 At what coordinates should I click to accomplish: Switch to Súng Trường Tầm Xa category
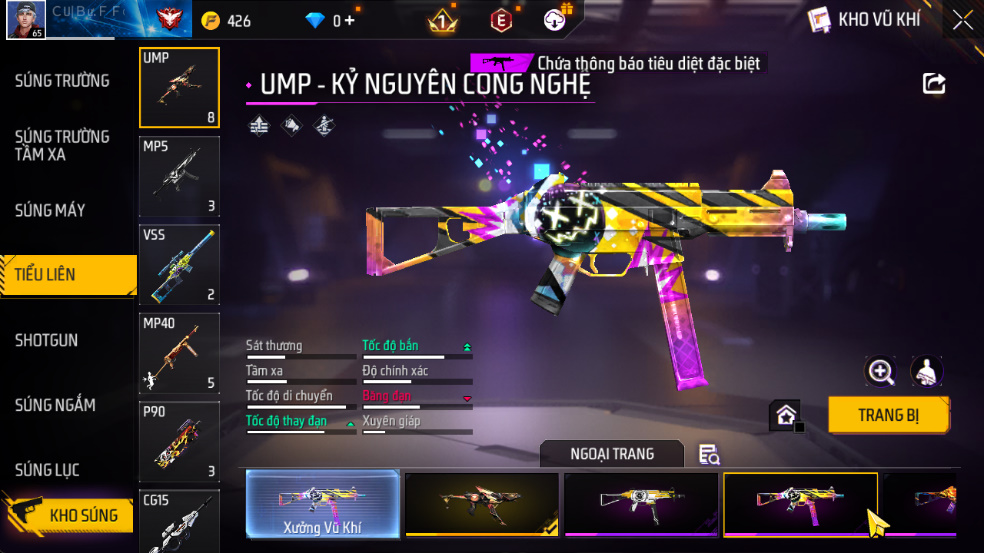coord(62,145)
